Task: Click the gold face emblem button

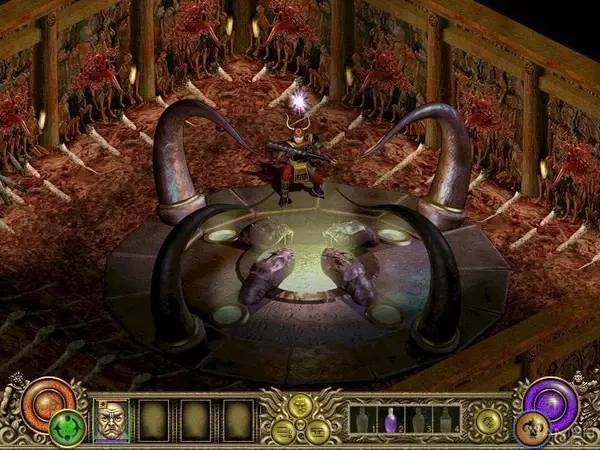Action: pos(301,407)
